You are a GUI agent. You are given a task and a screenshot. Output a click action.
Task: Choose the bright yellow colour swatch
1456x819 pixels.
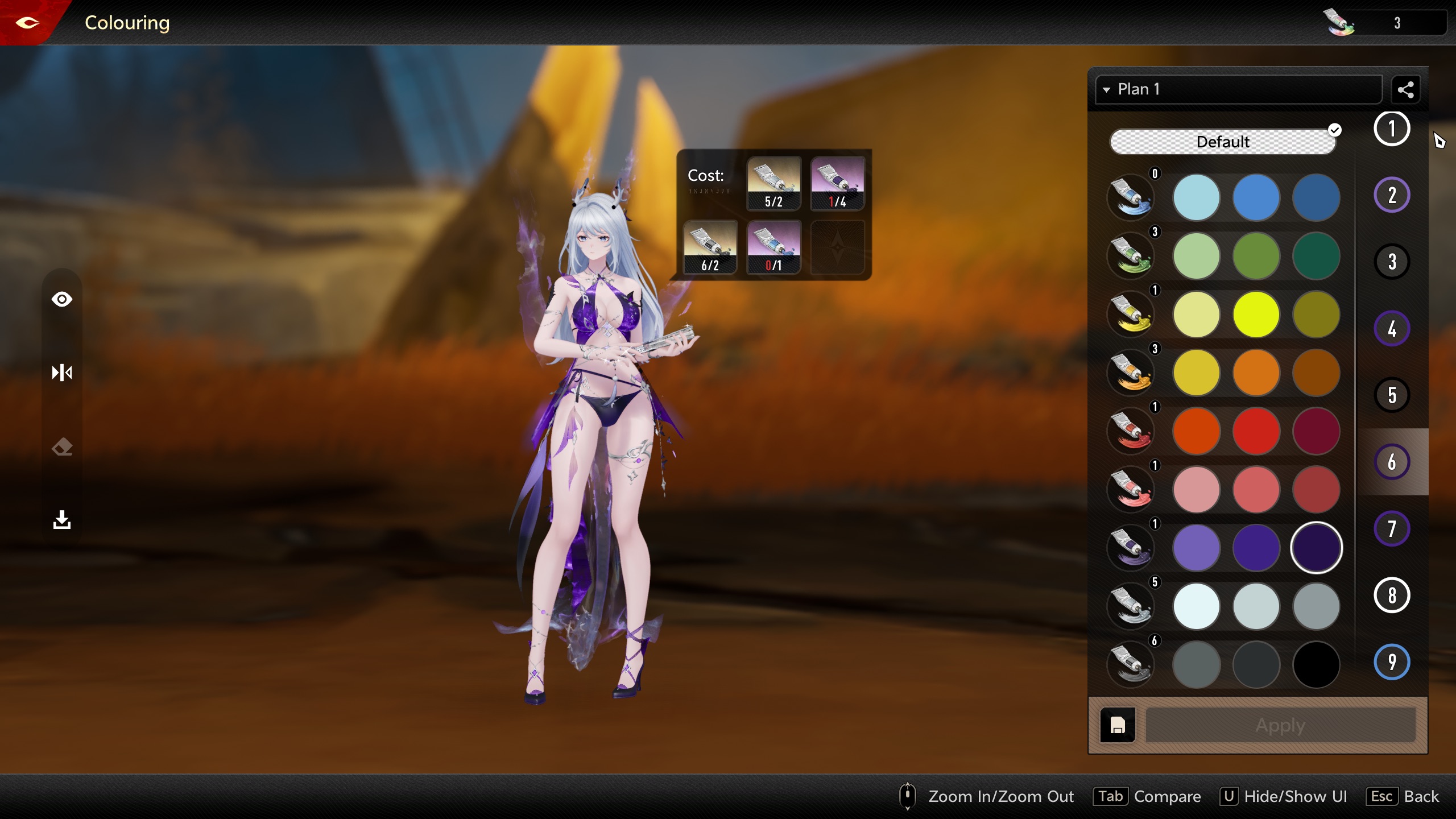[1256, 315]
